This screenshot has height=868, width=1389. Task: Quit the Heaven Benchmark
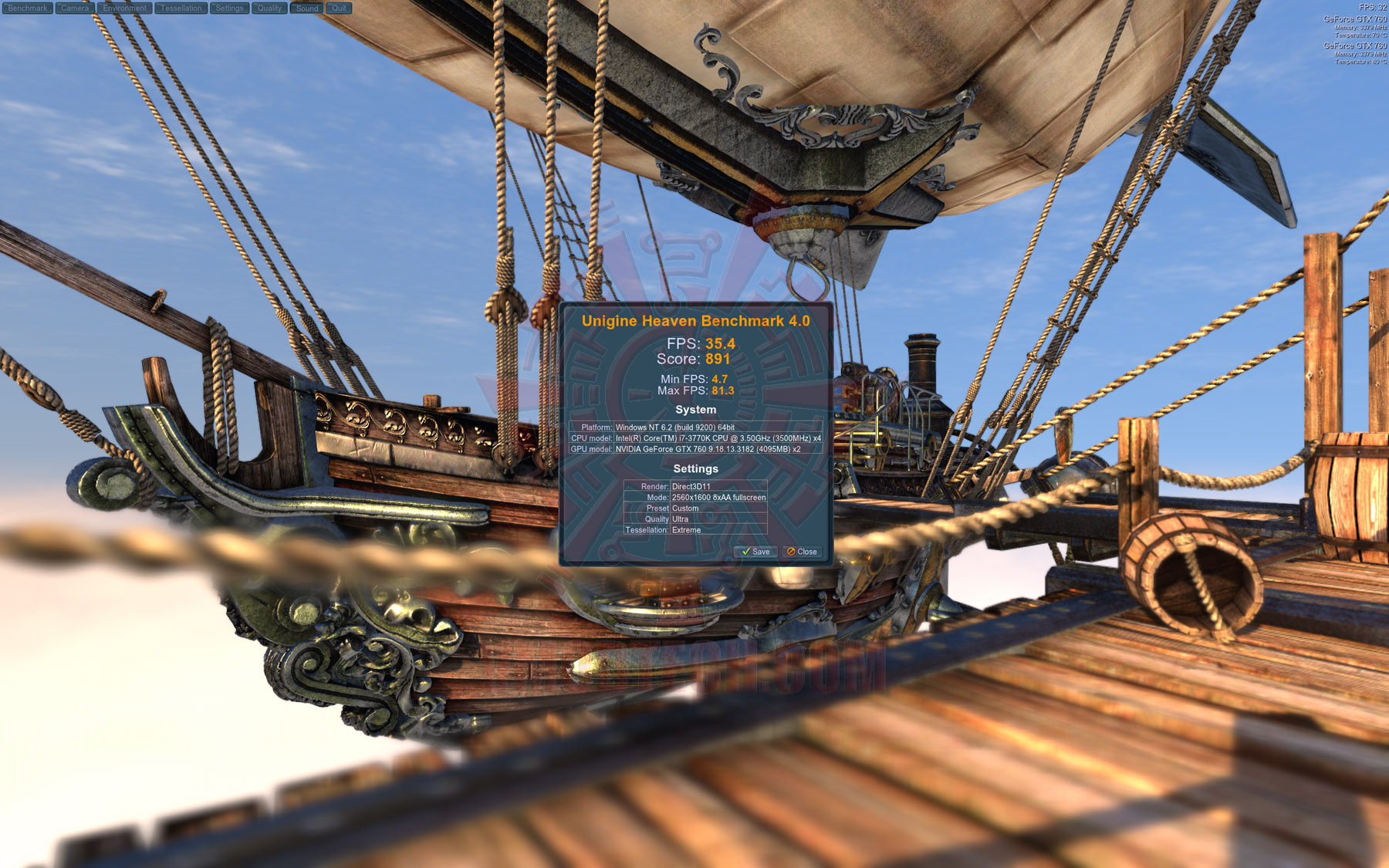tap(340, 8)
